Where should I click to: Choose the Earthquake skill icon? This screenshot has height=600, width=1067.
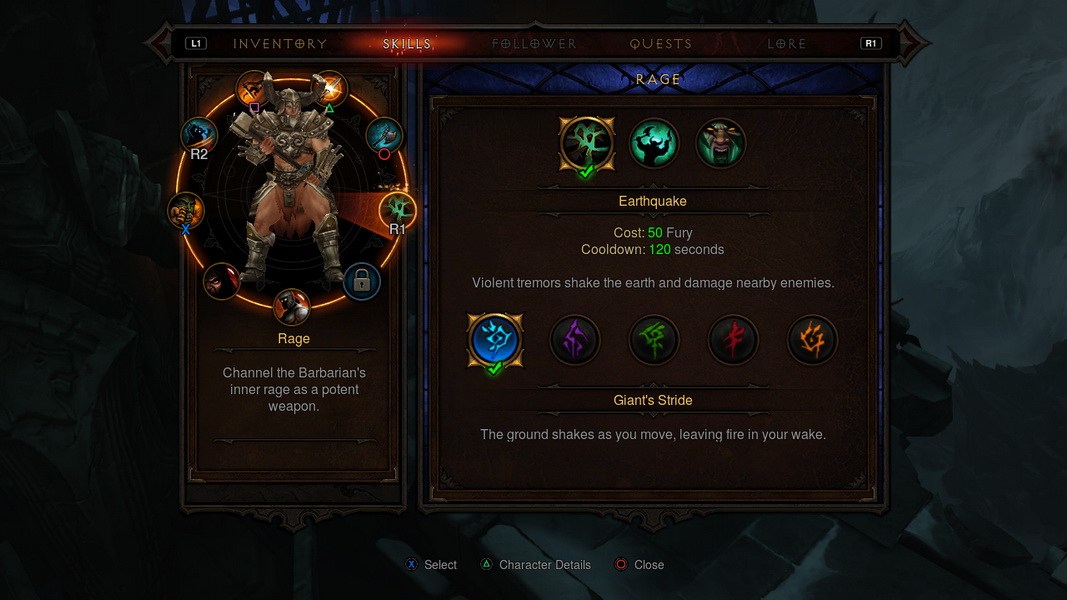click(587, 143)
